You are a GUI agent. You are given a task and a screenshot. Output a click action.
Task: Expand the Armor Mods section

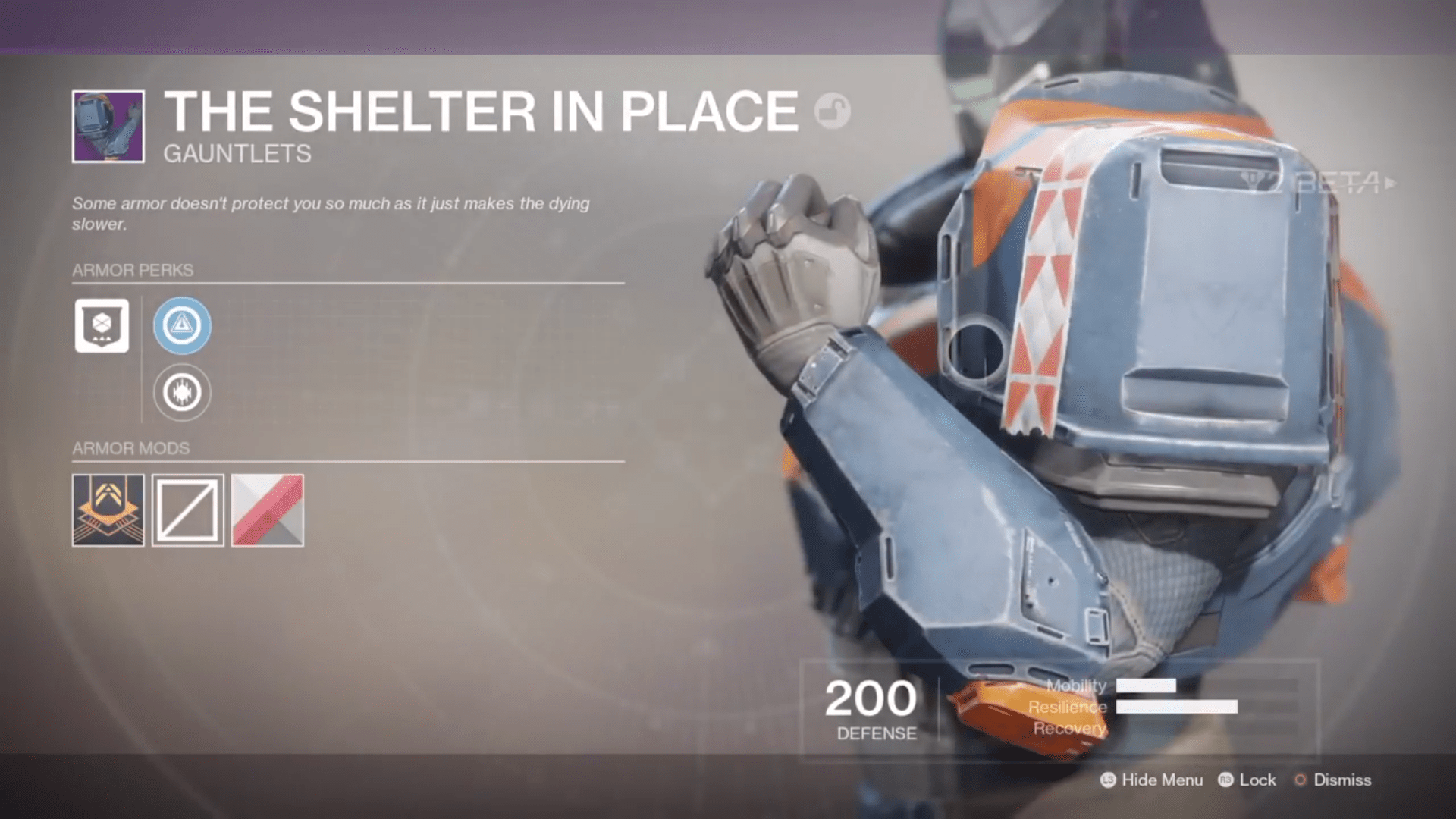(x=130, y=448)
